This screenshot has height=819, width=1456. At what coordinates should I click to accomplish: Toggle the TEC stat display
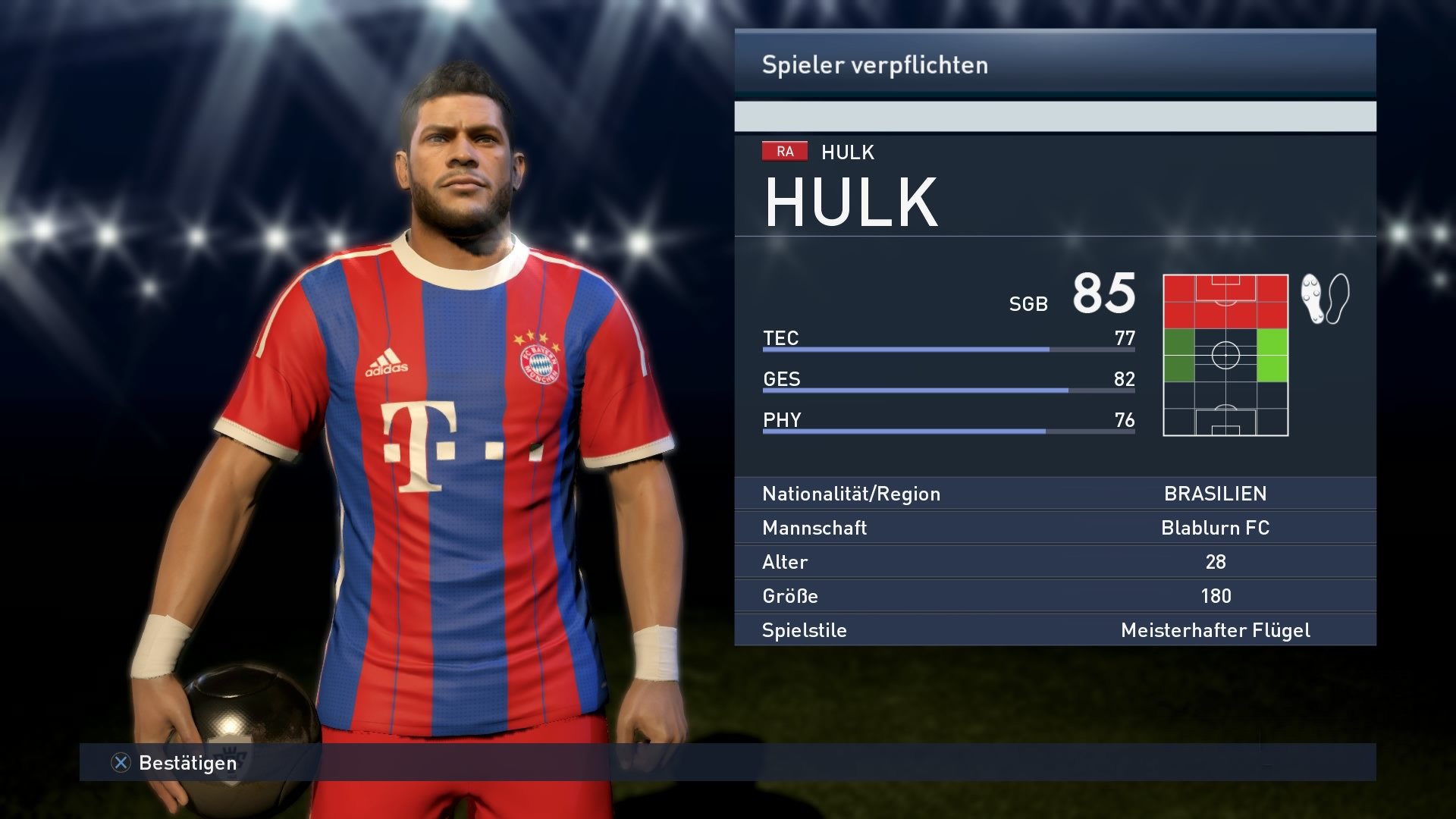pyautogui.click(x=781, y=339)
